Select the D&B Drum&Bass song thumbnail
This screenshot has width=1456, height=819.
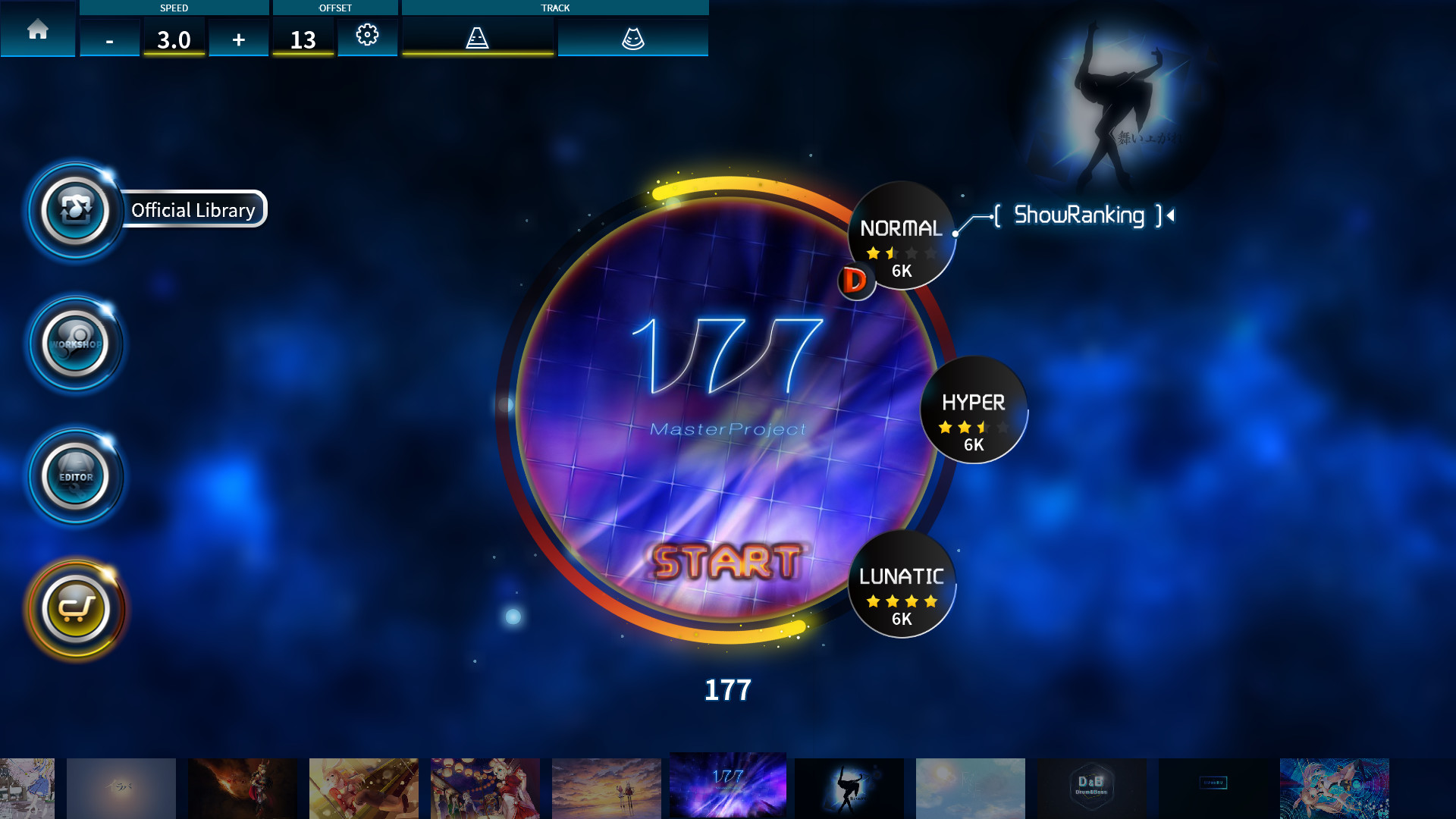(x=1092, y=789)
